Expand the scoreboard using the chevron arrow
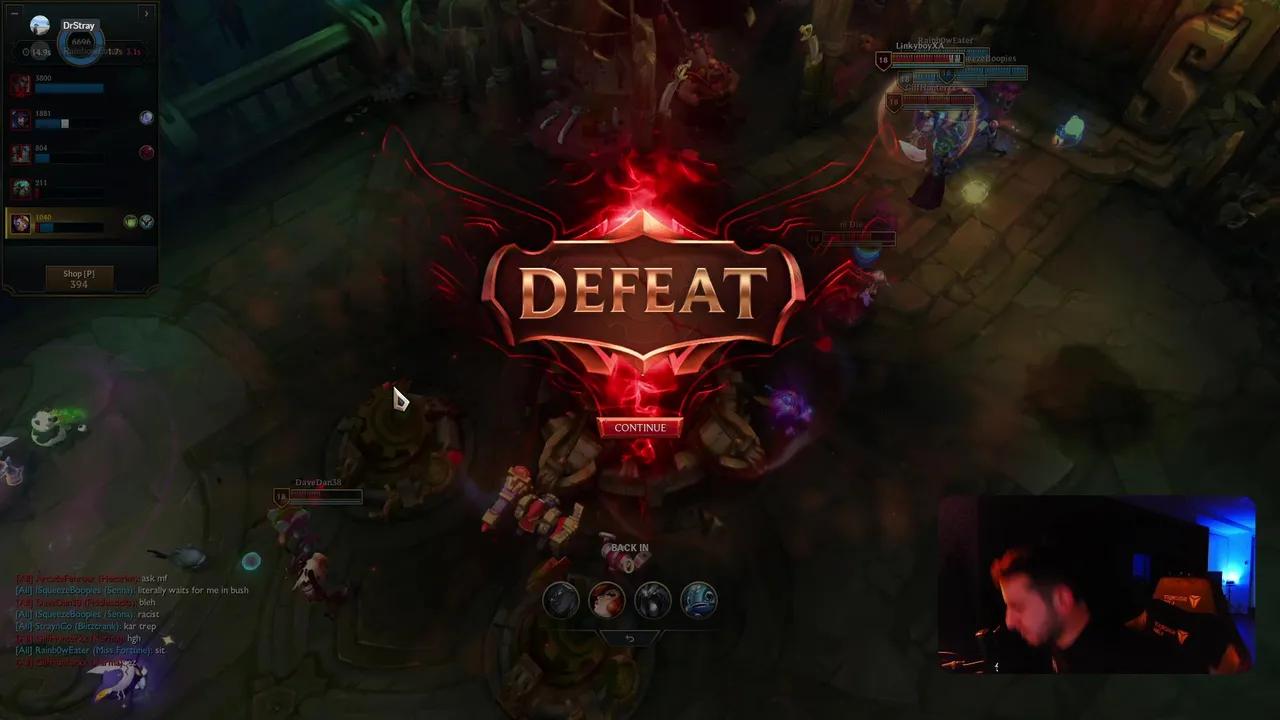 coord(146,13)
